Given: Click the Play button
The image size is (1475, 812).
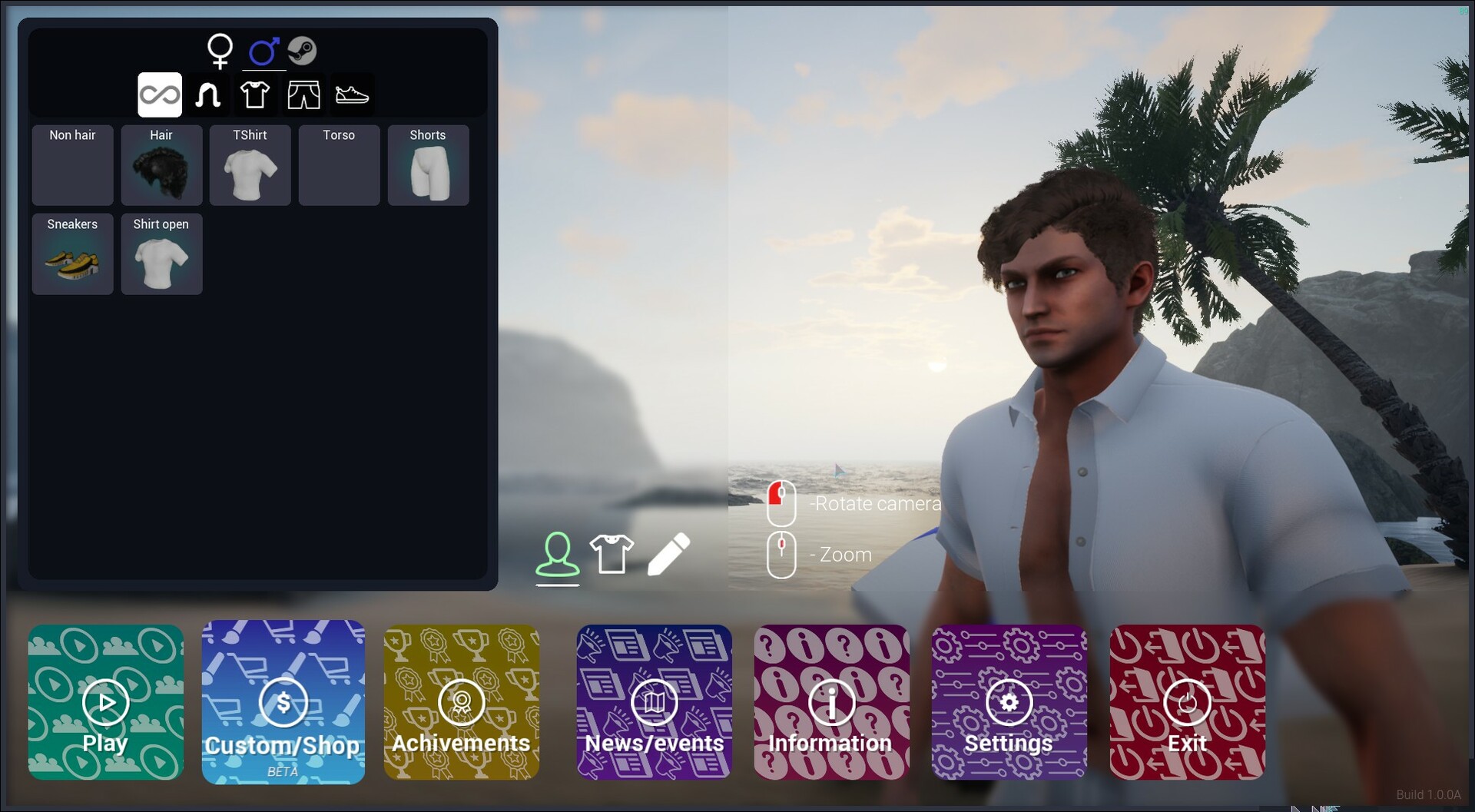Looking at the screenshot, I should pos(105,702).
